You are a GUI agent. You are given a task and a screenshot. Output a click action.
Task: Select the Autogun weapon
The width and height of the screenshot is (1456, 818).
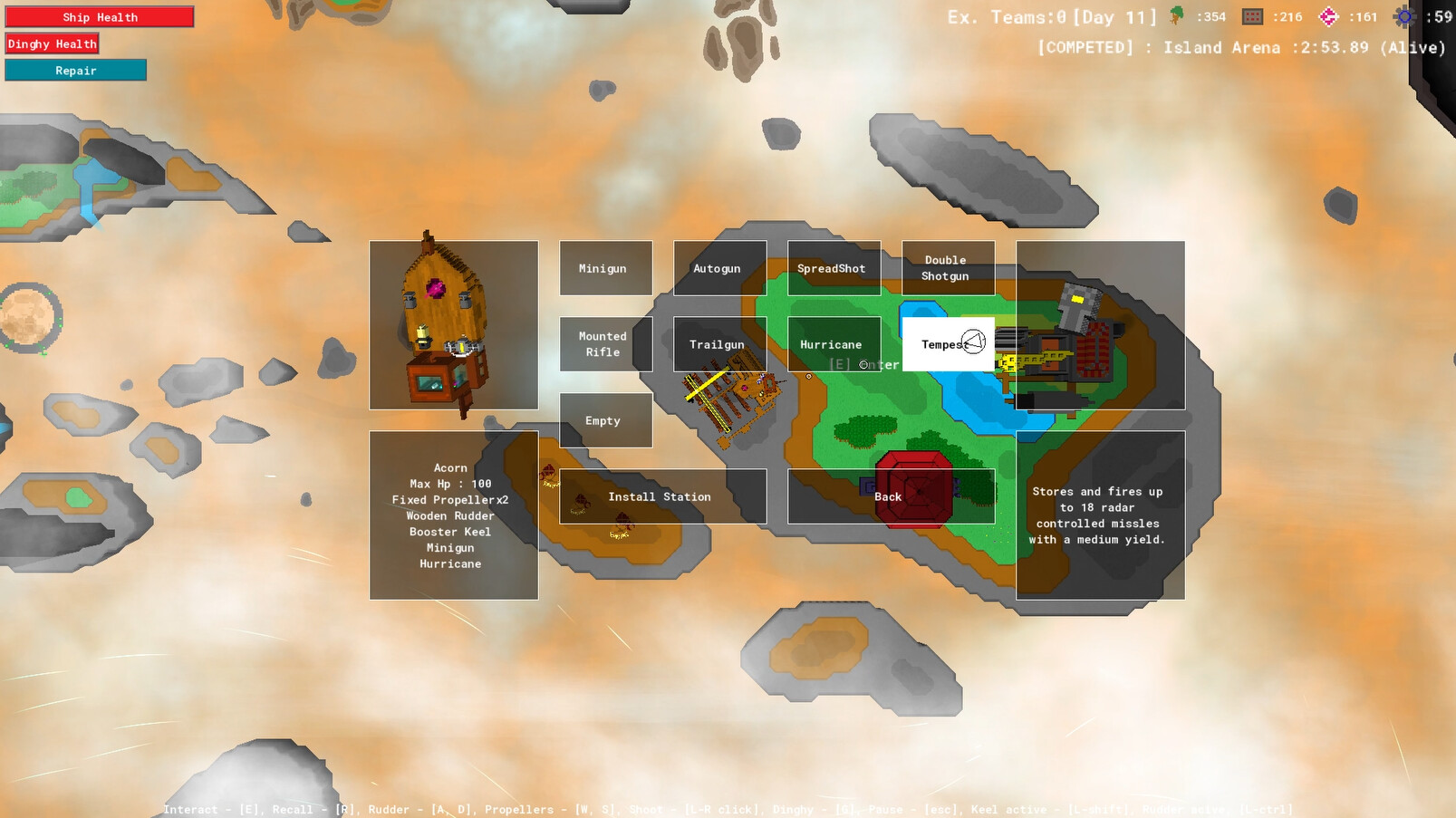[718, 268]
